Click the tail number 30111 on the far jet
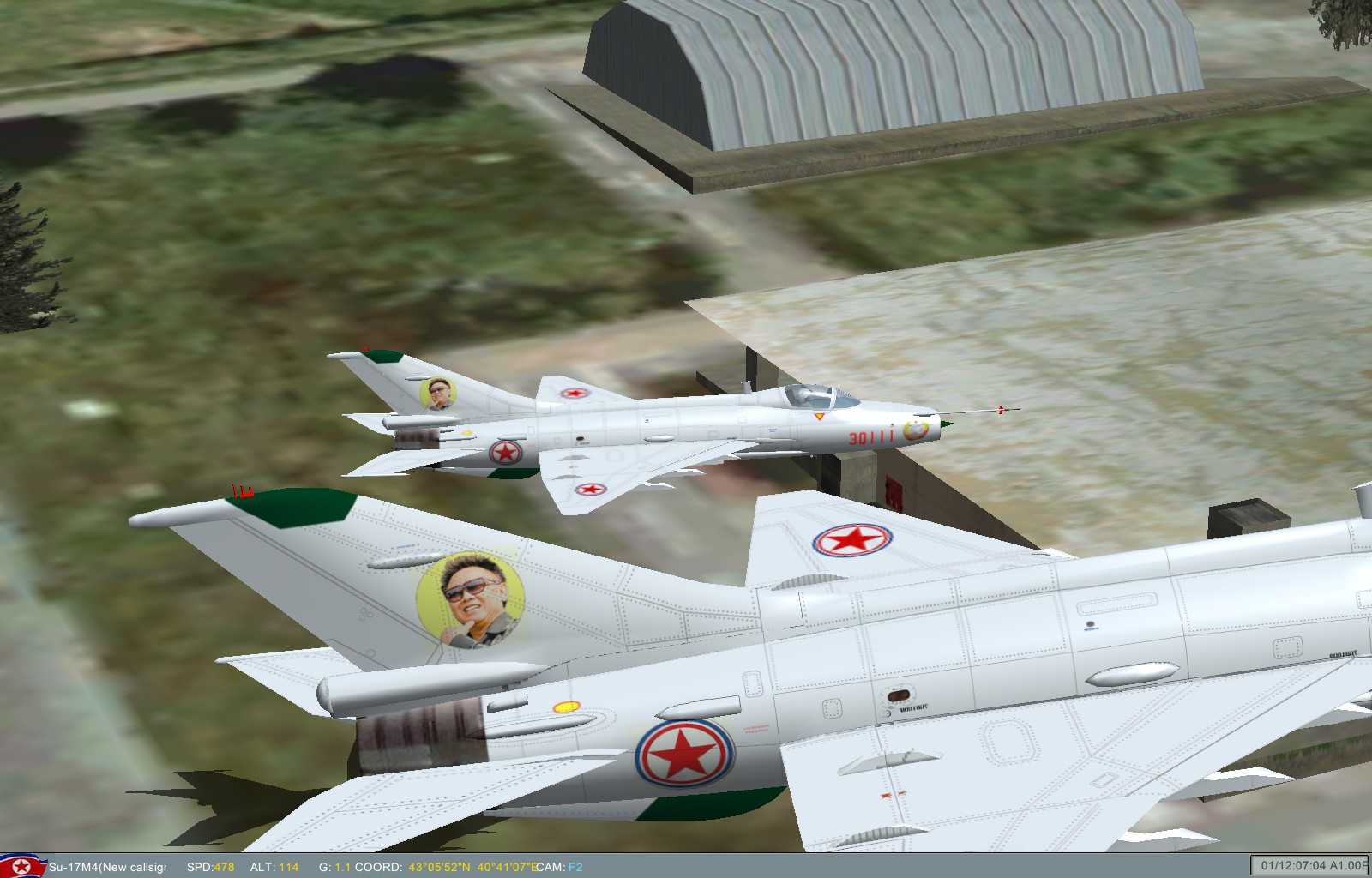This screenshot has height=878, width=1372. [x=869, y=438]
